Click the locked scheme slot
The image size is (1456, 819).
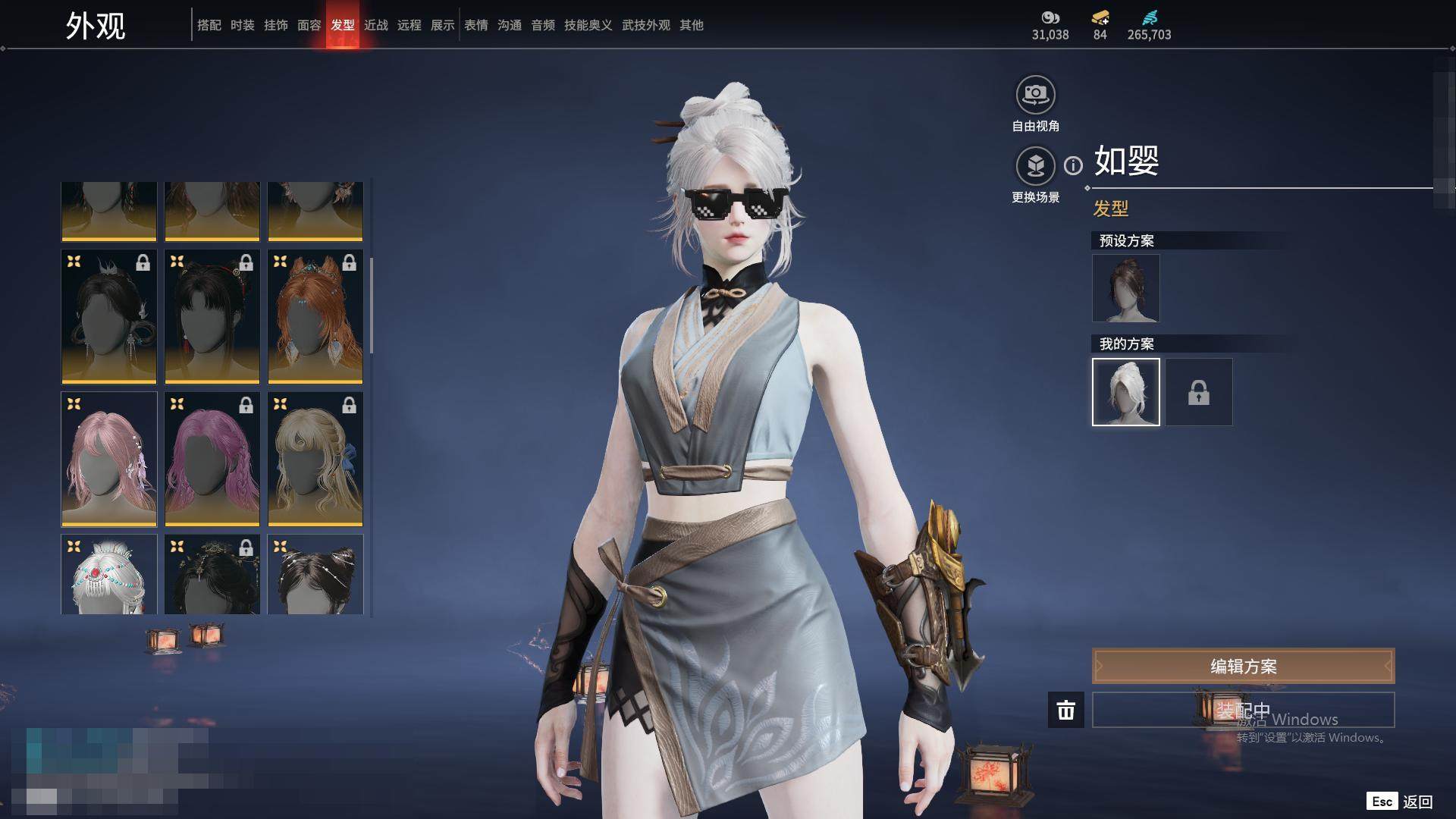[1198, 392]
